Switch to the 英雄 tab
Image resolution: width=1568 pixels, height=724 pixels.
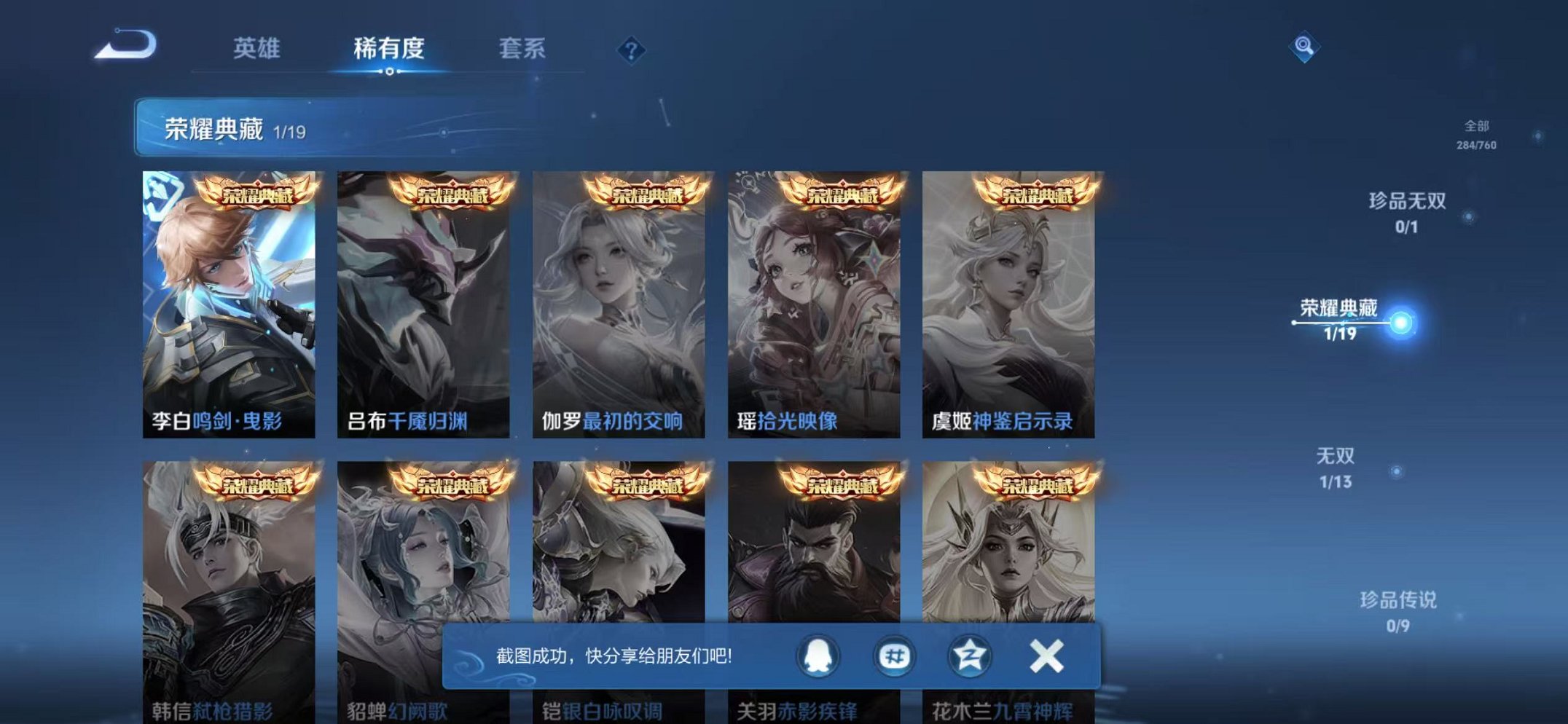pyautogui.click(x=258, y=47)
